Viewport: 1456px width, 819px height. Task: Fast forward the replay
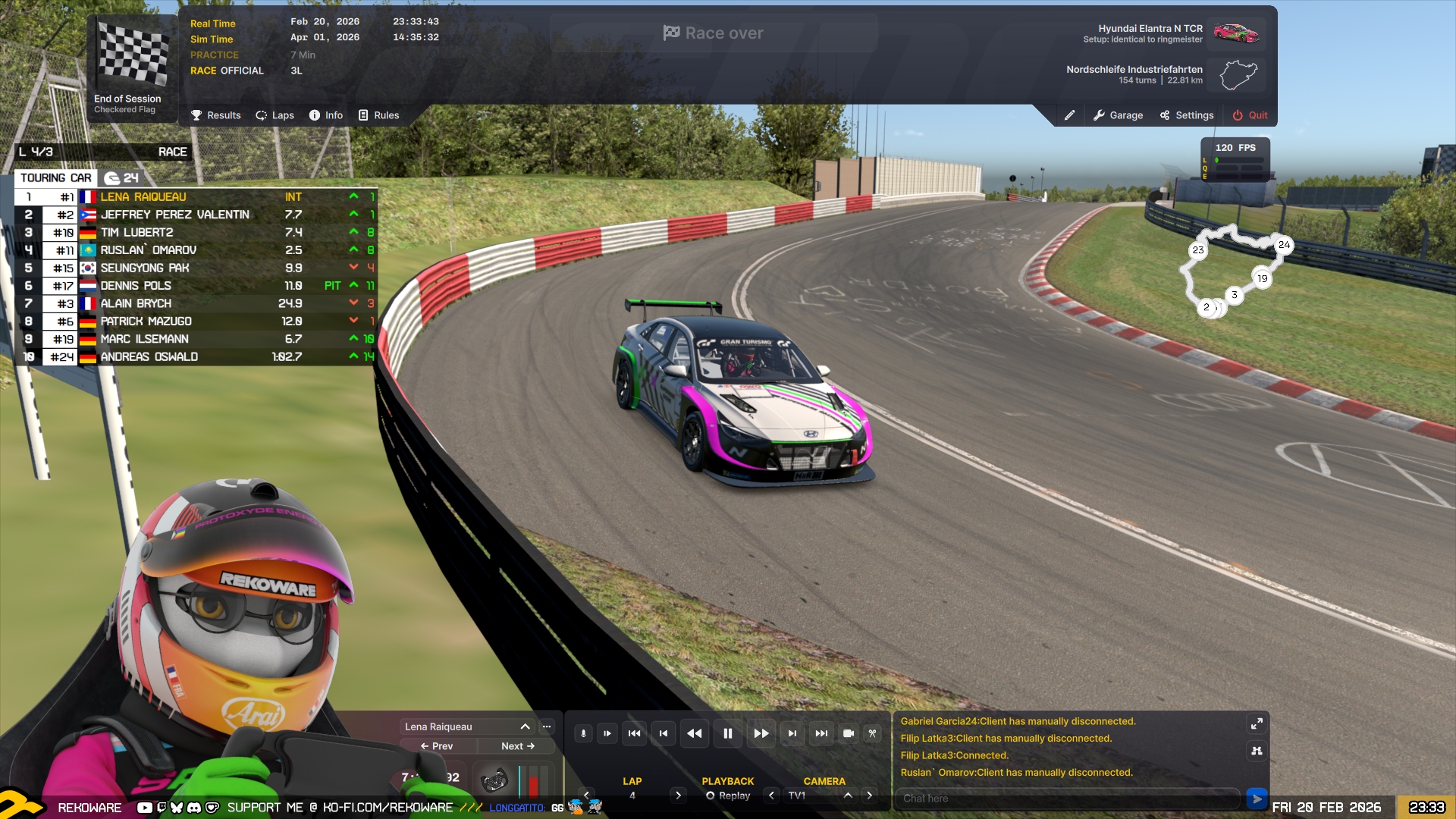point(761,733)
